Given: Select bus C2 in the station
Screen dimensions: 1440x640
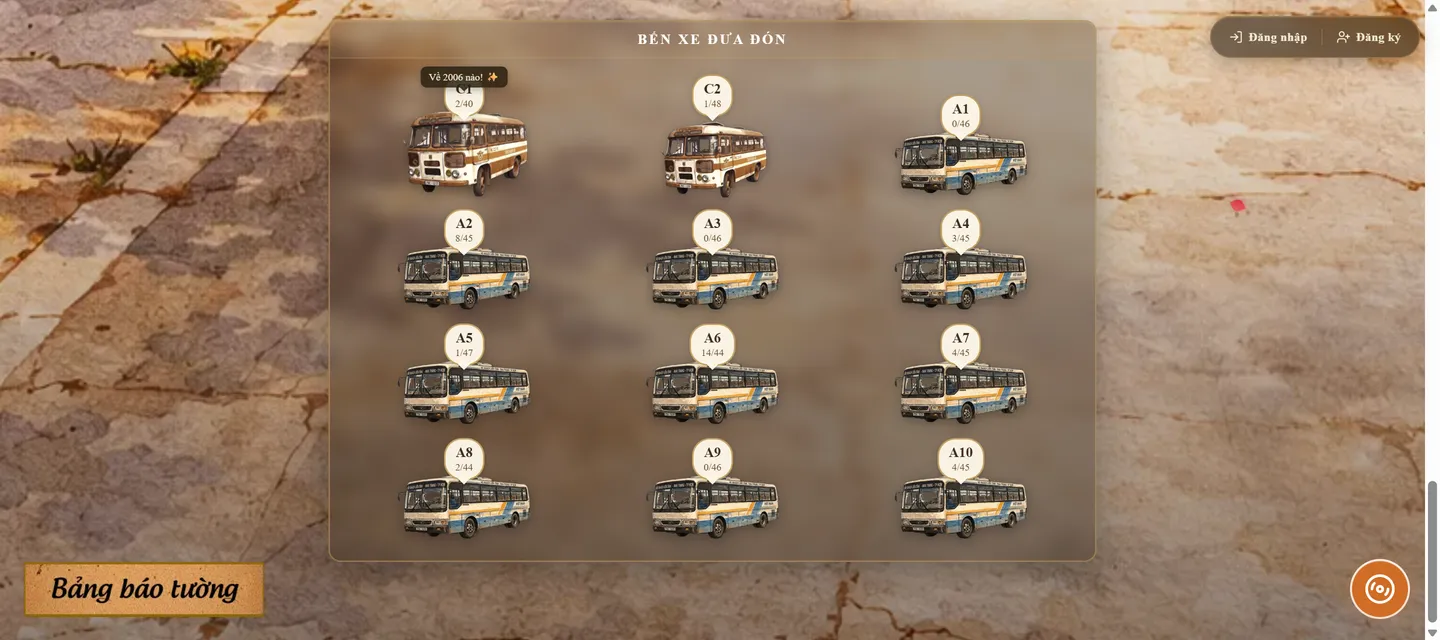Looking at the screenshot, I should click(714, 159).
